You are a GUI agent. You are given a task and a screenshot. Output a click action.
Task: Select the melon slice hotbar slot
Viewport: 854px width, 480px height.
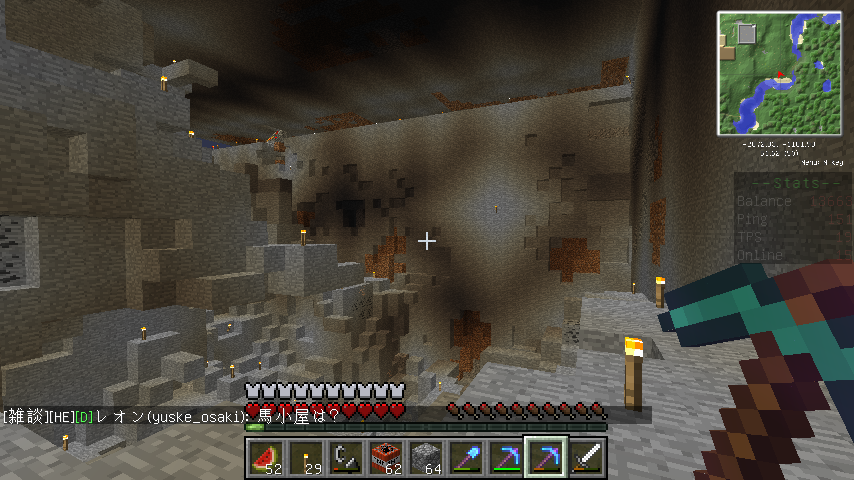pos(266,457)
